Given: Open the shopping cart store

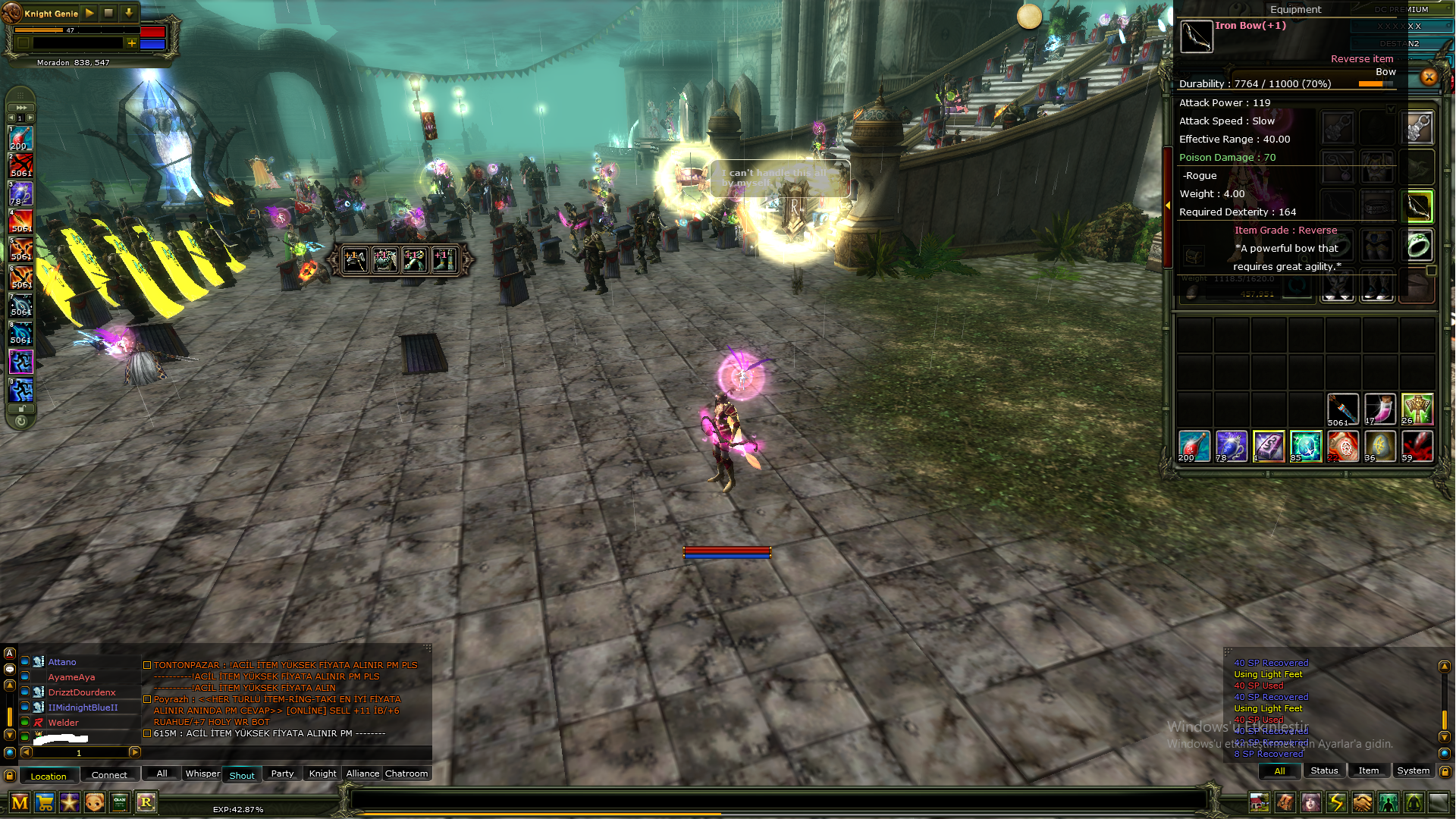Looking at the screenshot, I should pos(45,802).
